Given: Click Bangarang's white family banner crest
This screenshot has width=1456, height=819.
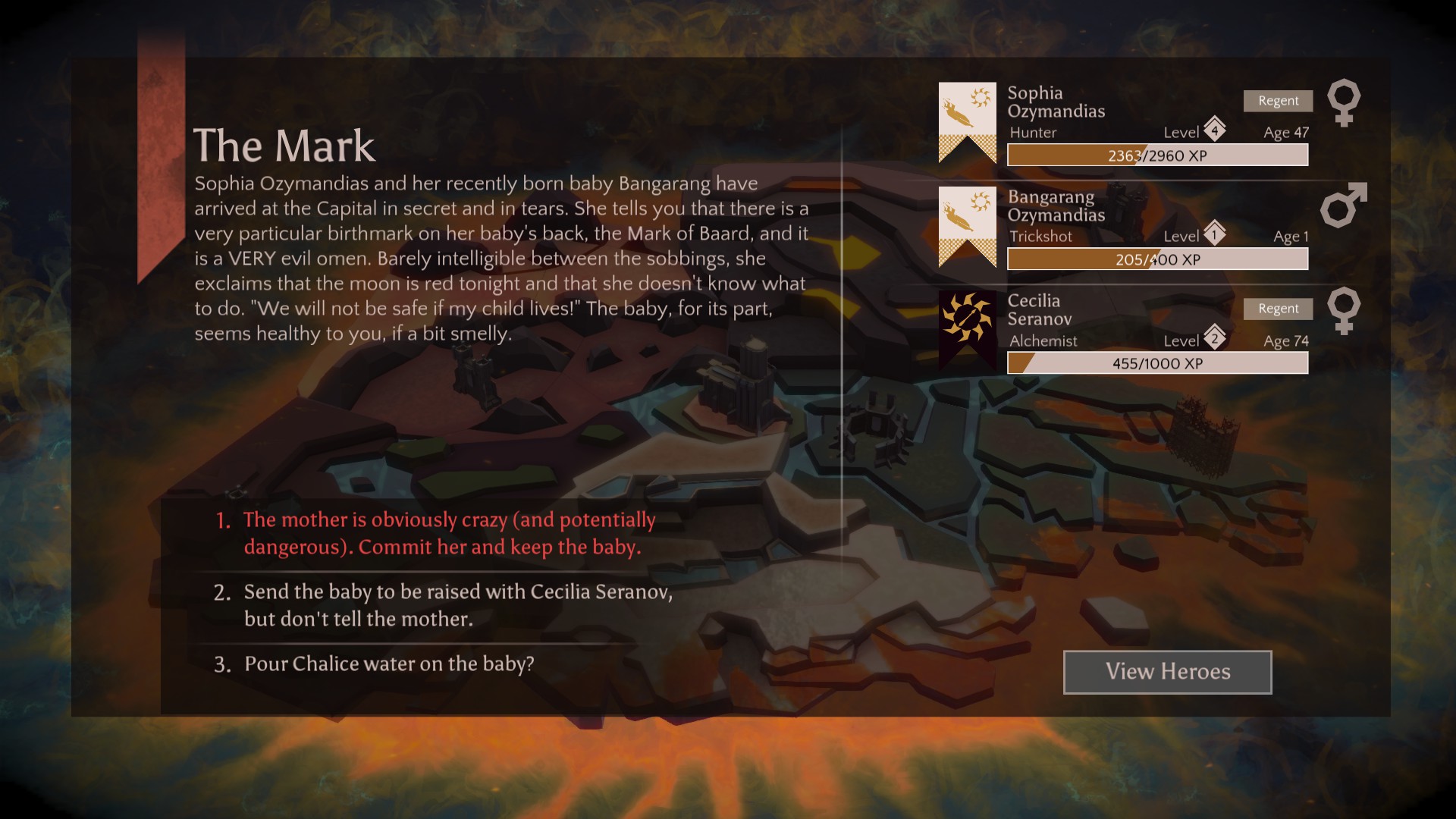Looking at the screenshot, I should click(x=967, y=226).
